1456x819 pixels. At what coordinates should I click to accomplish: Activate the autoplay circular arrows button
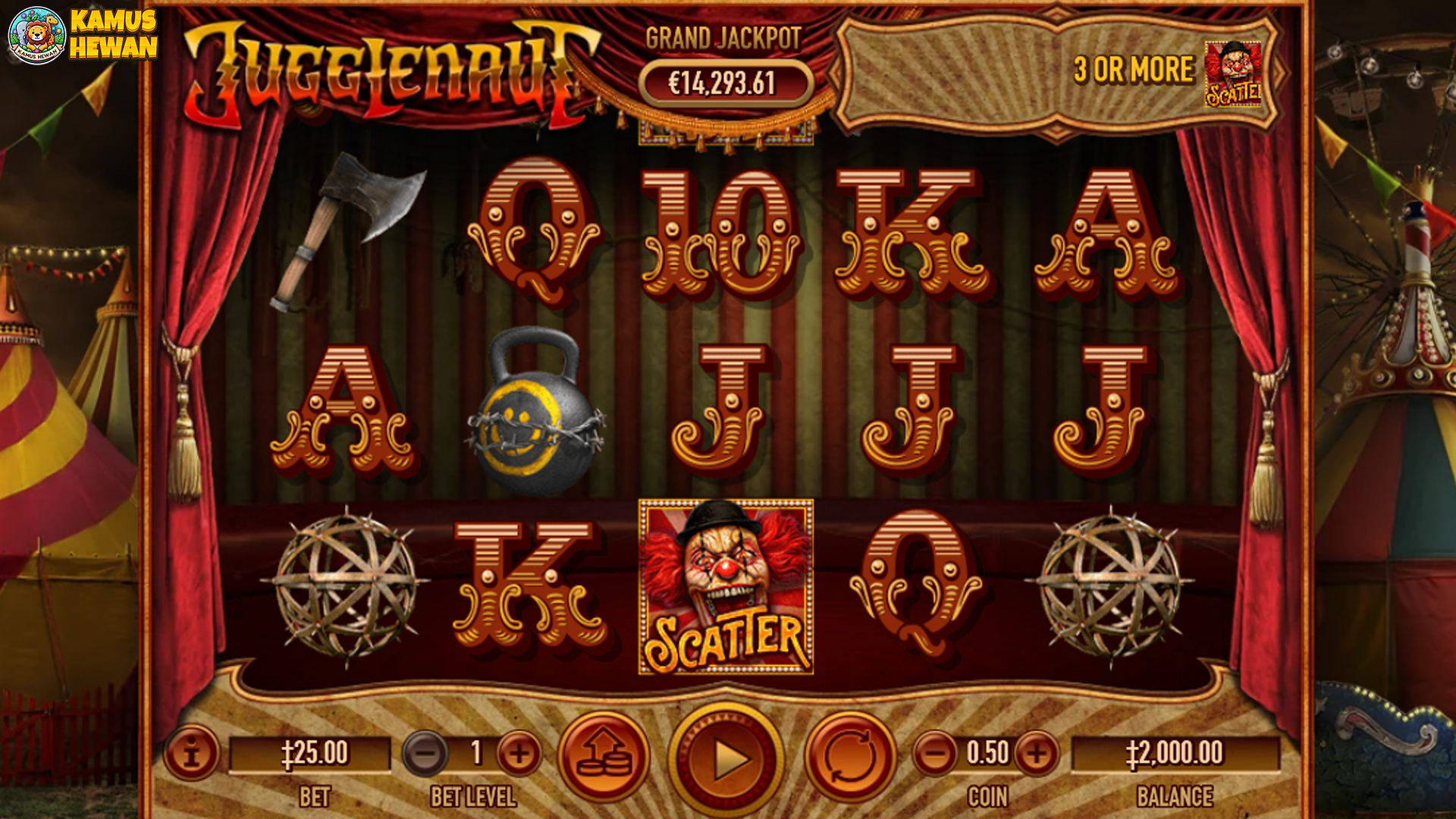pyautogui.click(x=850, y=755)
